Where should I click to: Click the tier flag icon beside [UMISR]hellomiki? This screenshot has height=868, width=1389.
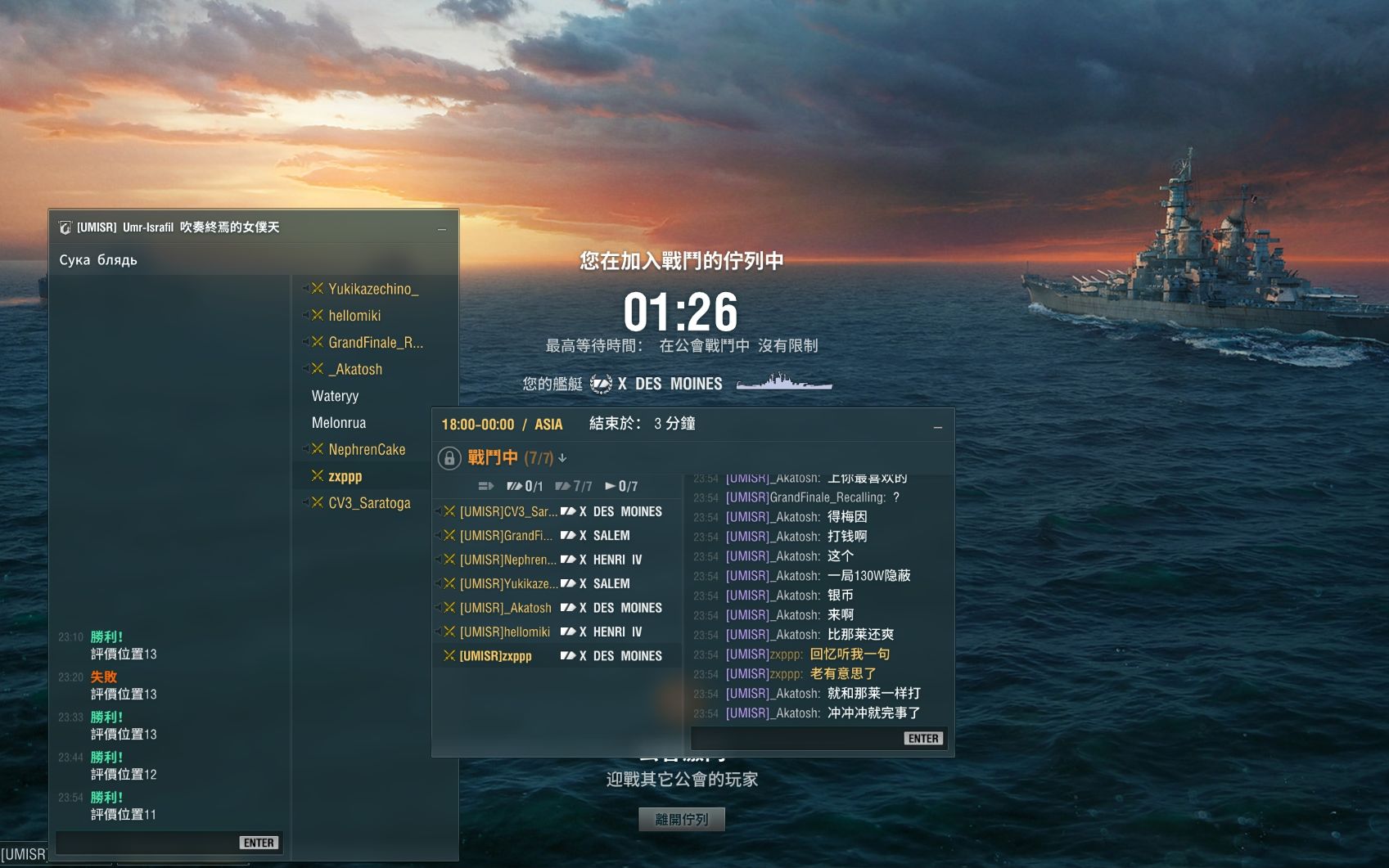pyautogui.click(x=567, y=632)
